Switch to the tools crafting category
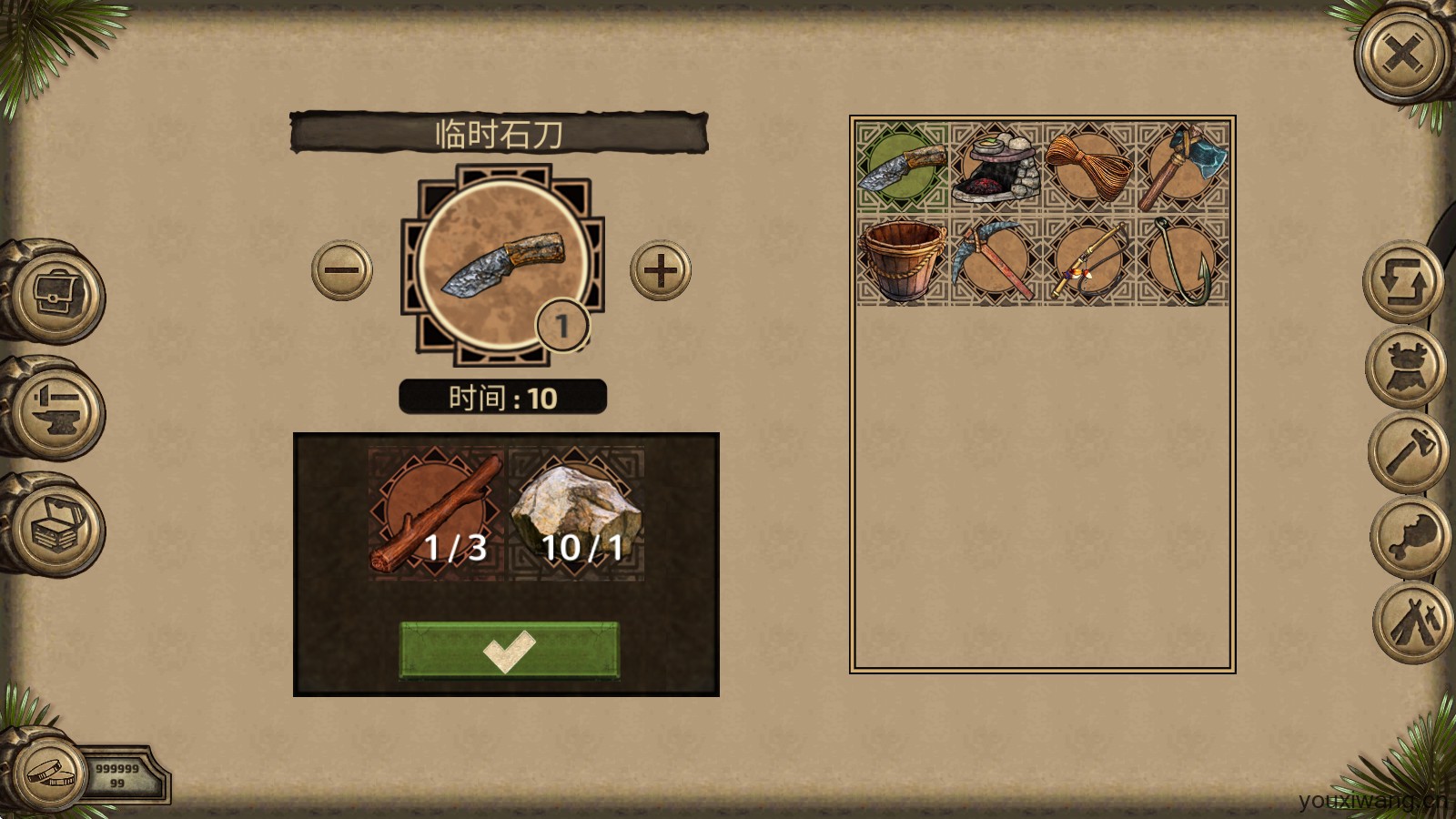The height and width of the screenshot is (819, 1456). pyautogui.click(x=1410, y=452)
